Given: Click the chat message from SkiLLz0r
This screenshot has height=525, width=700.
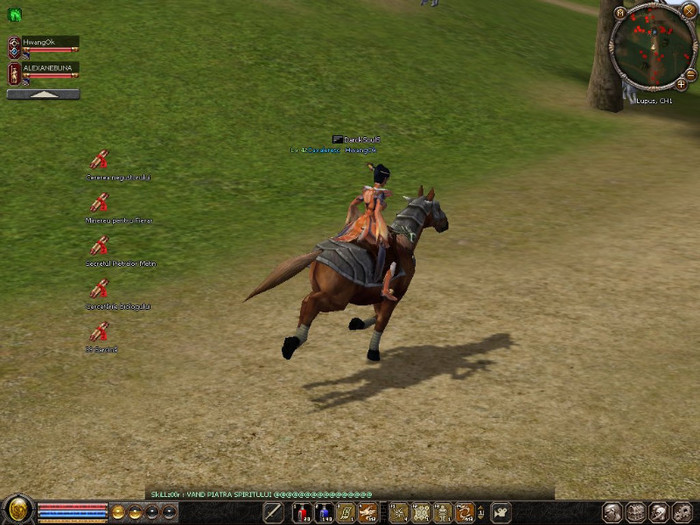Looking at the screenshot, I should pos(262,494).
